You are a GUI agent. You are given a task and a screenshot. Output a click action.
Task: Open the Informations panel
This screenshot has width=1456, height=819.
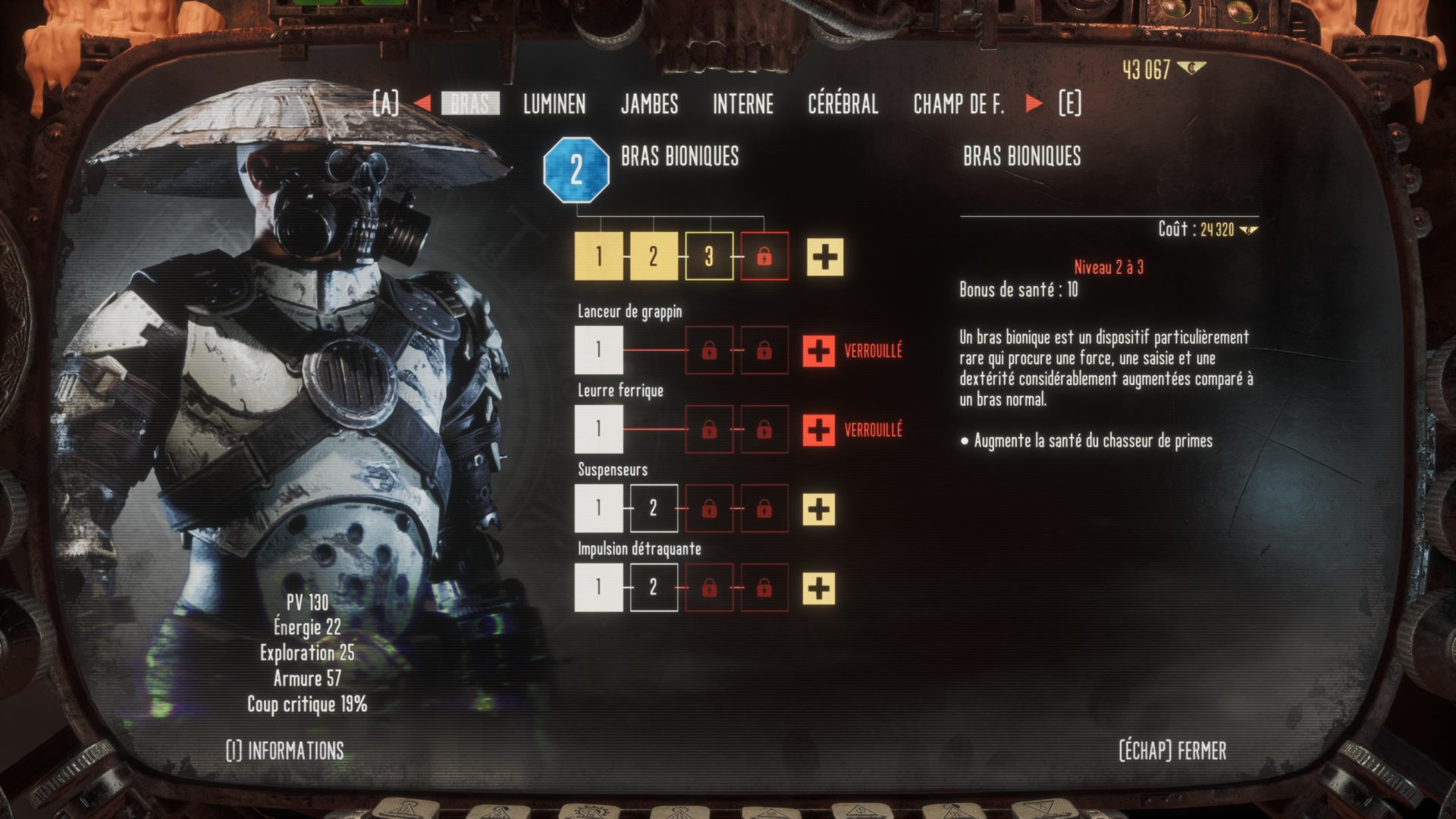click(x=285, y=751)
